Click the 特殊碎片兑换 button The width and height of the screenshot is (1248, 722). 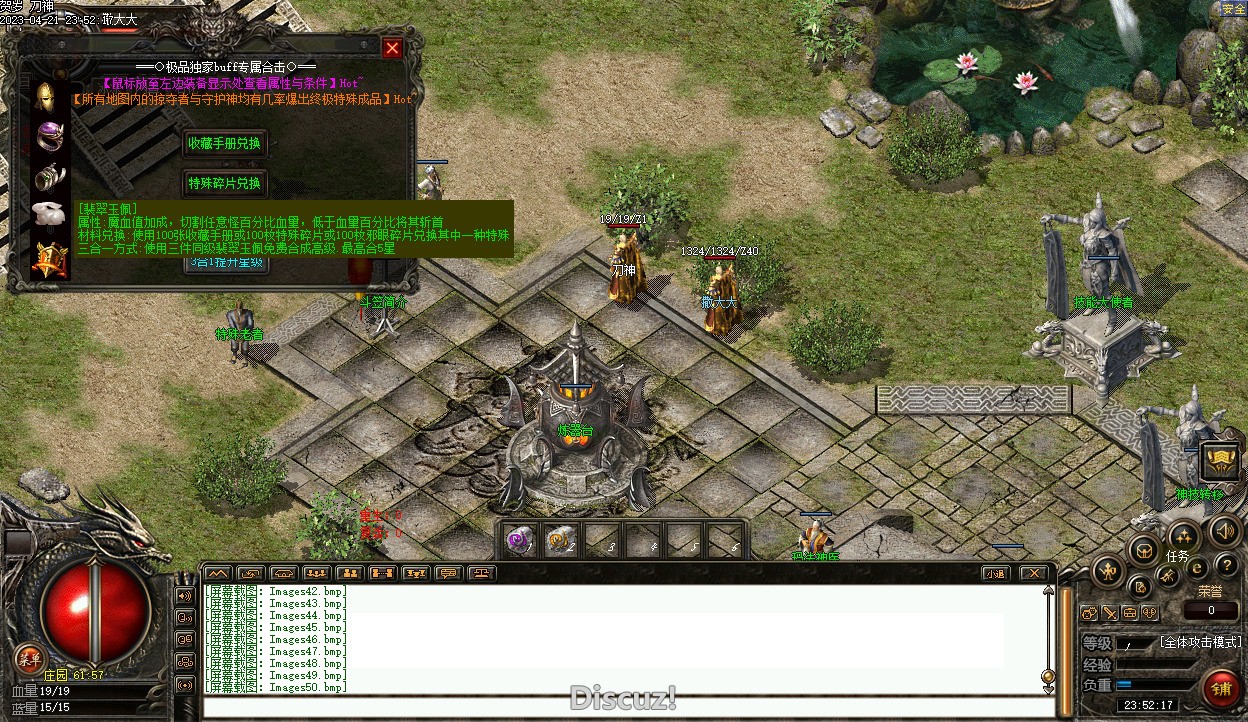[x=224, y=183]
